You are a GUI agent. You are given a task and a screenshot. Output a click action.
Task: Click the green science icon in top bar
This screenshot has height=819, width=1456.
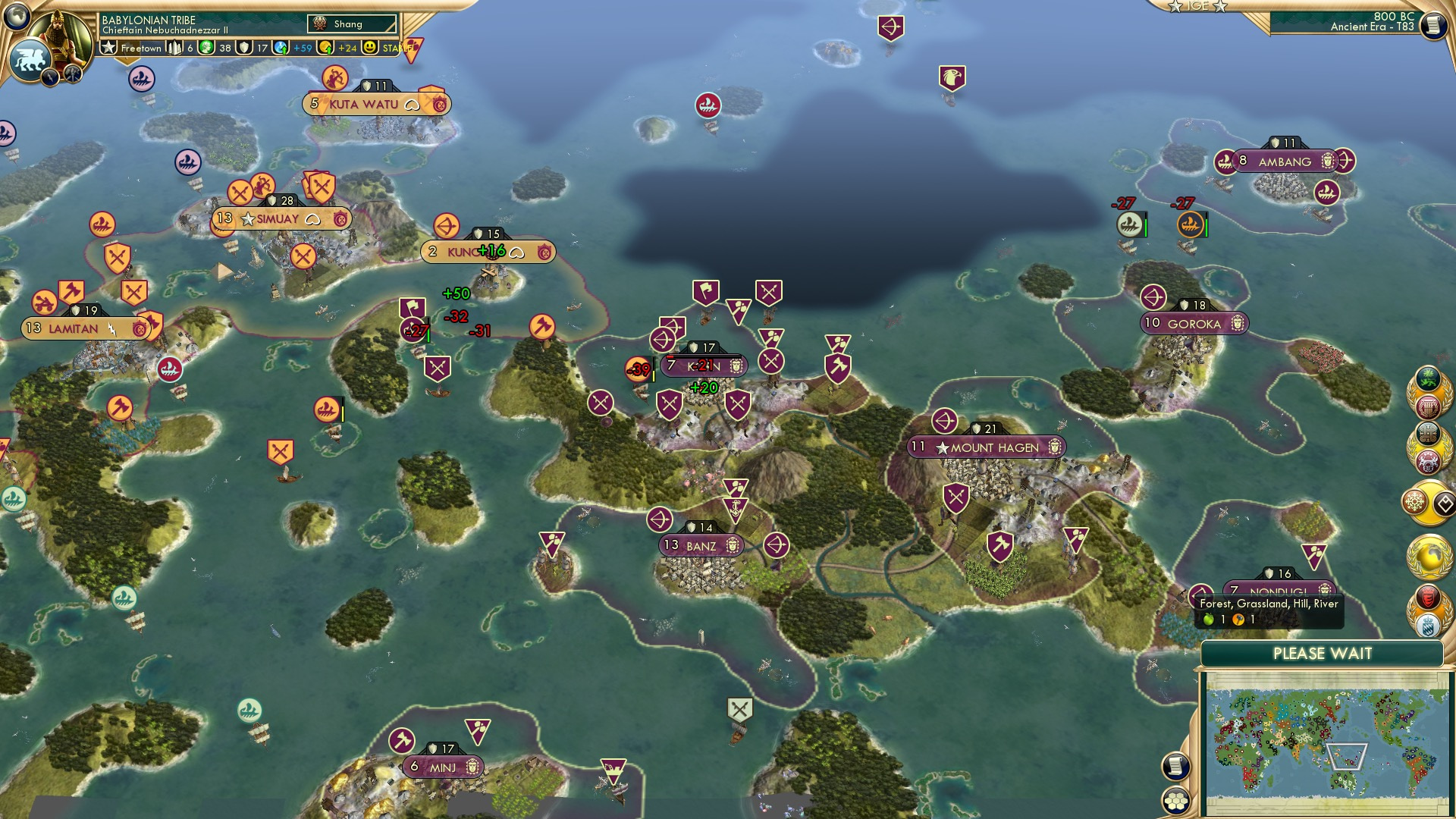pyautogui.click(x=205, y=48)
